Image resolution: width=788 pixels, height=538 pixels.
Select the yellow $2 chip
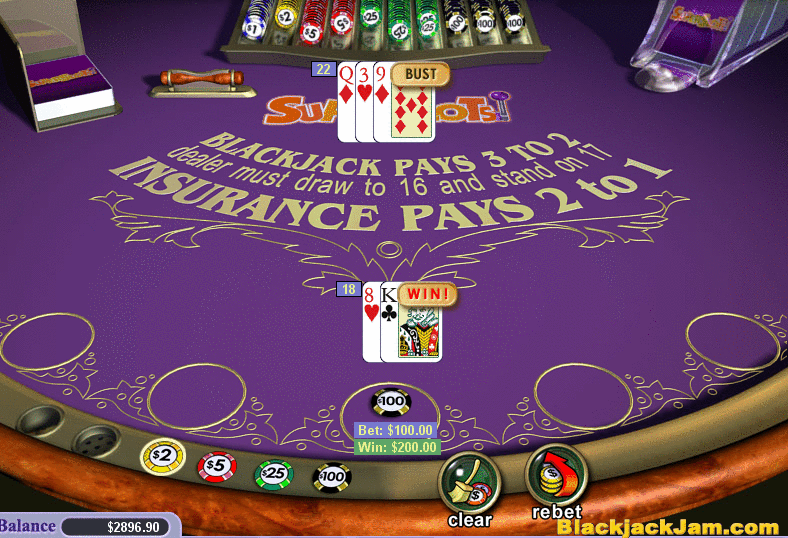tap(163, 456)
